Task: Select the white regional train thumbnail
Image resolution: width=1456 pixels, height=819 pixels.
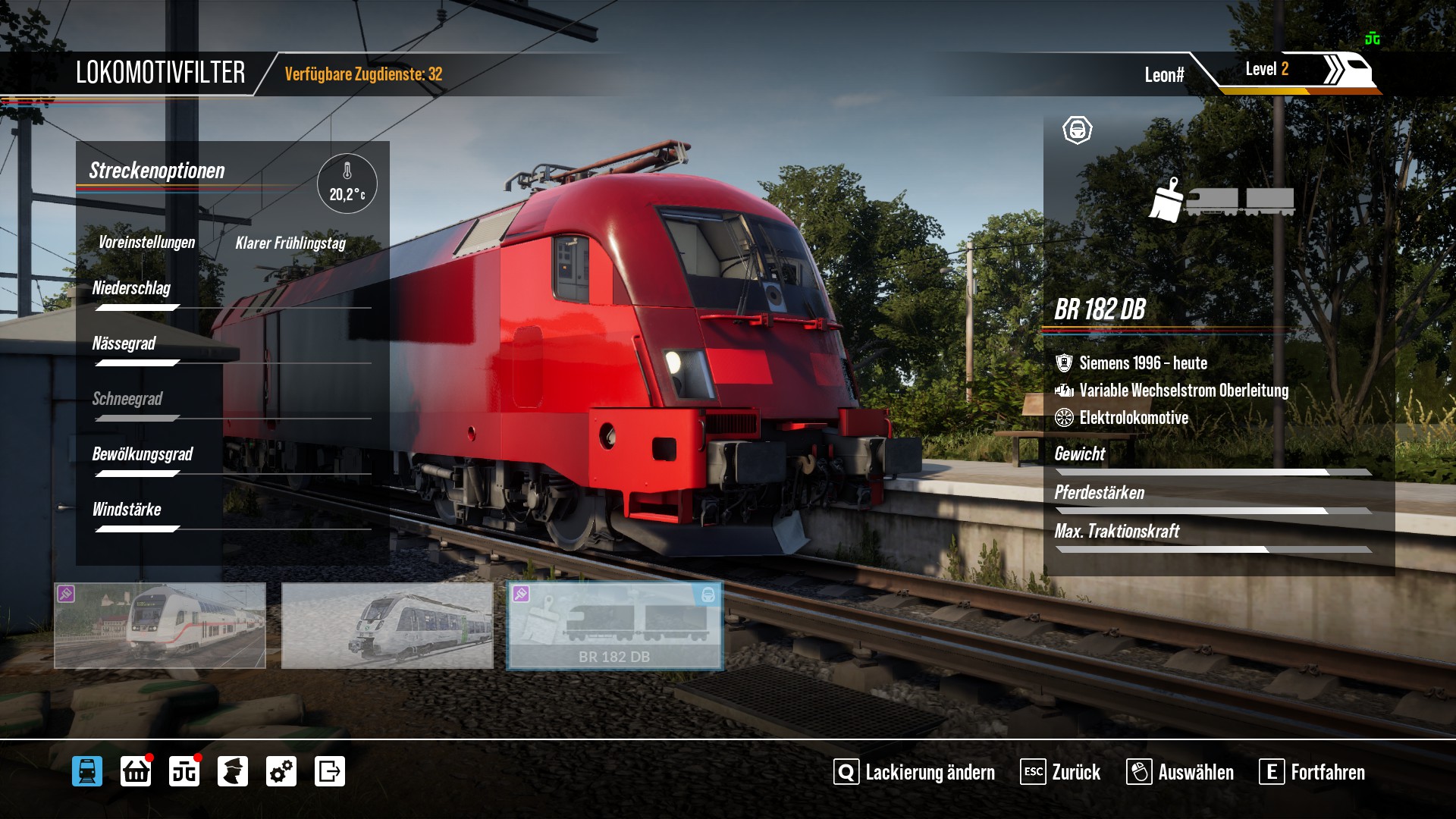Action: click(x=387, y=626)
